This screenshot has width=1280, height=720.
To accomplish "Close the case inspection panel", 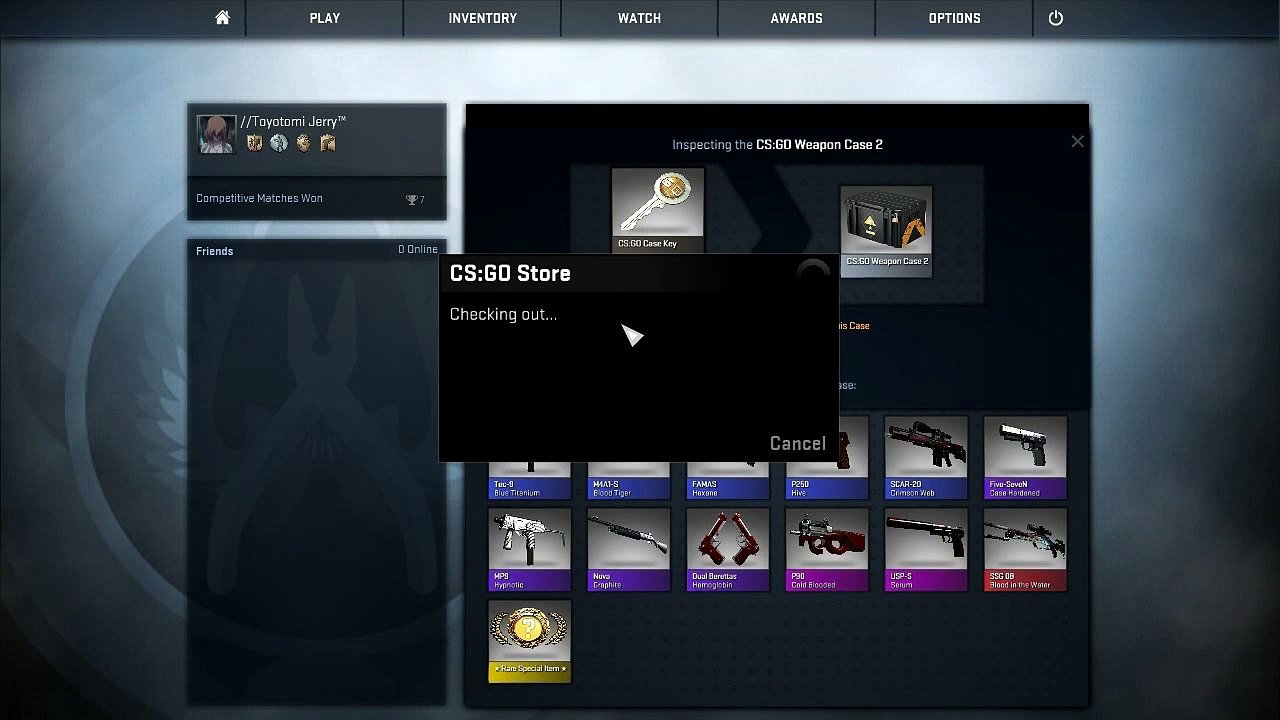I will pyautogui.click(x=1077, y=142).
